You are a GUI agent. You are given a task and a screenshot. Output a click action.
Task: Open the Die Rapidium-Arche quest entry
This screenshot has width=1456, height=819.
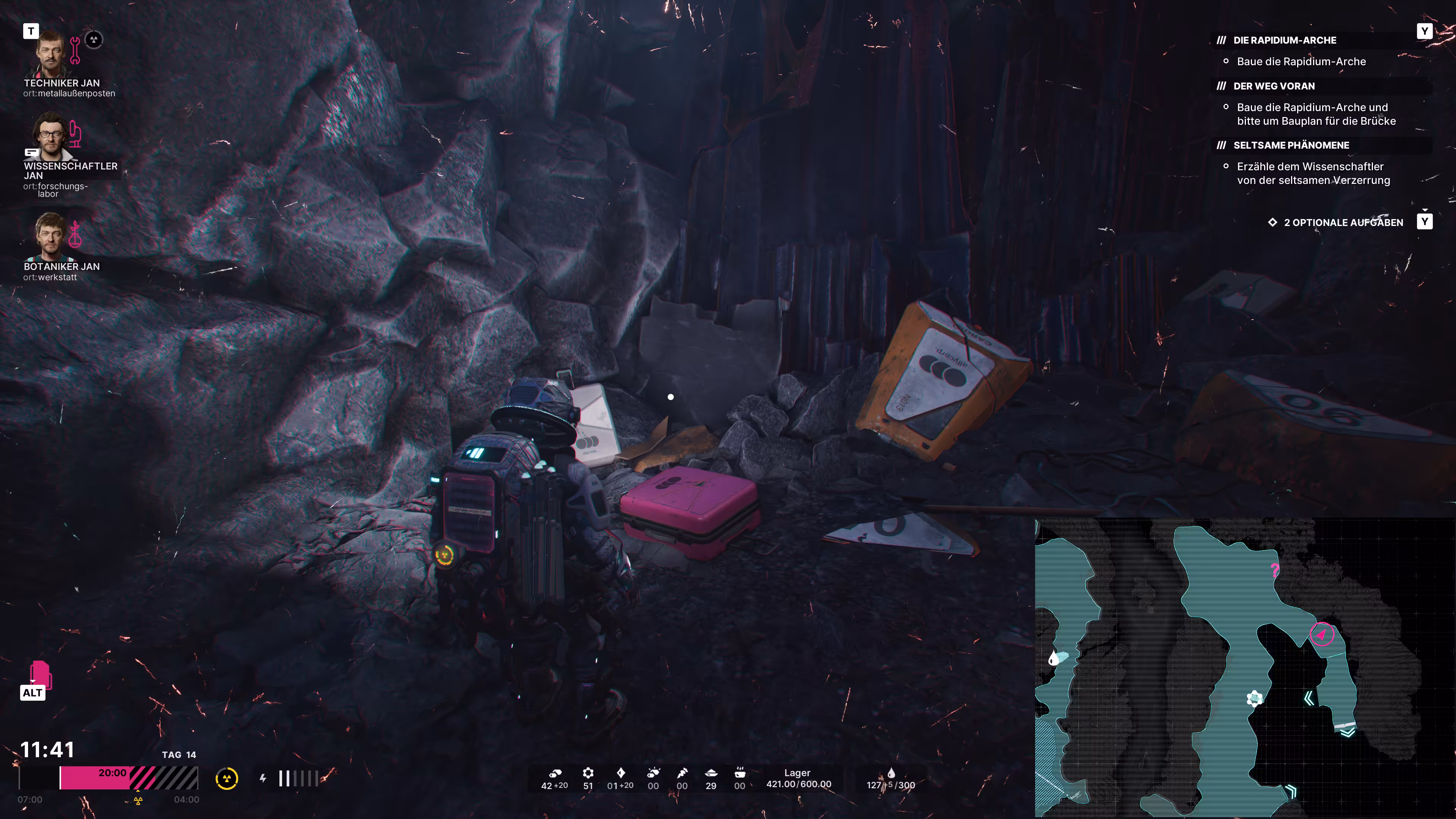point(1284,40)
